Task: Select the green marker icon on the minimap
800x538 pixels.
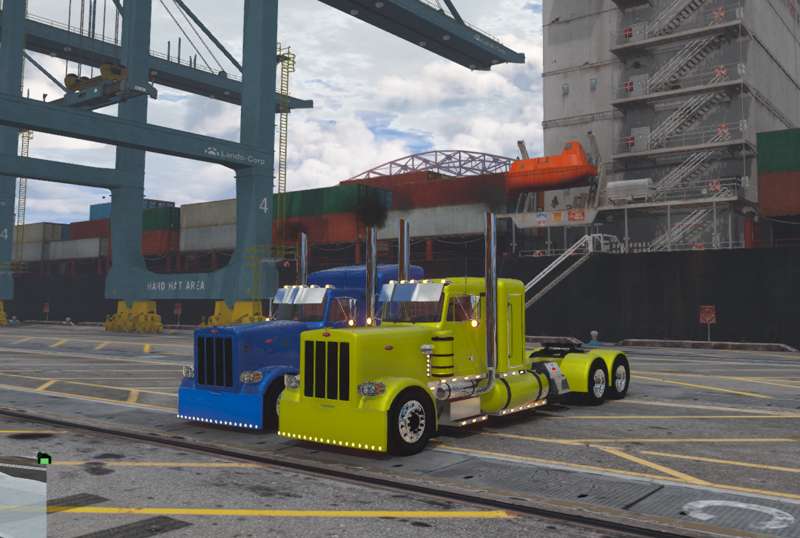Action: [x=44, y=459]
